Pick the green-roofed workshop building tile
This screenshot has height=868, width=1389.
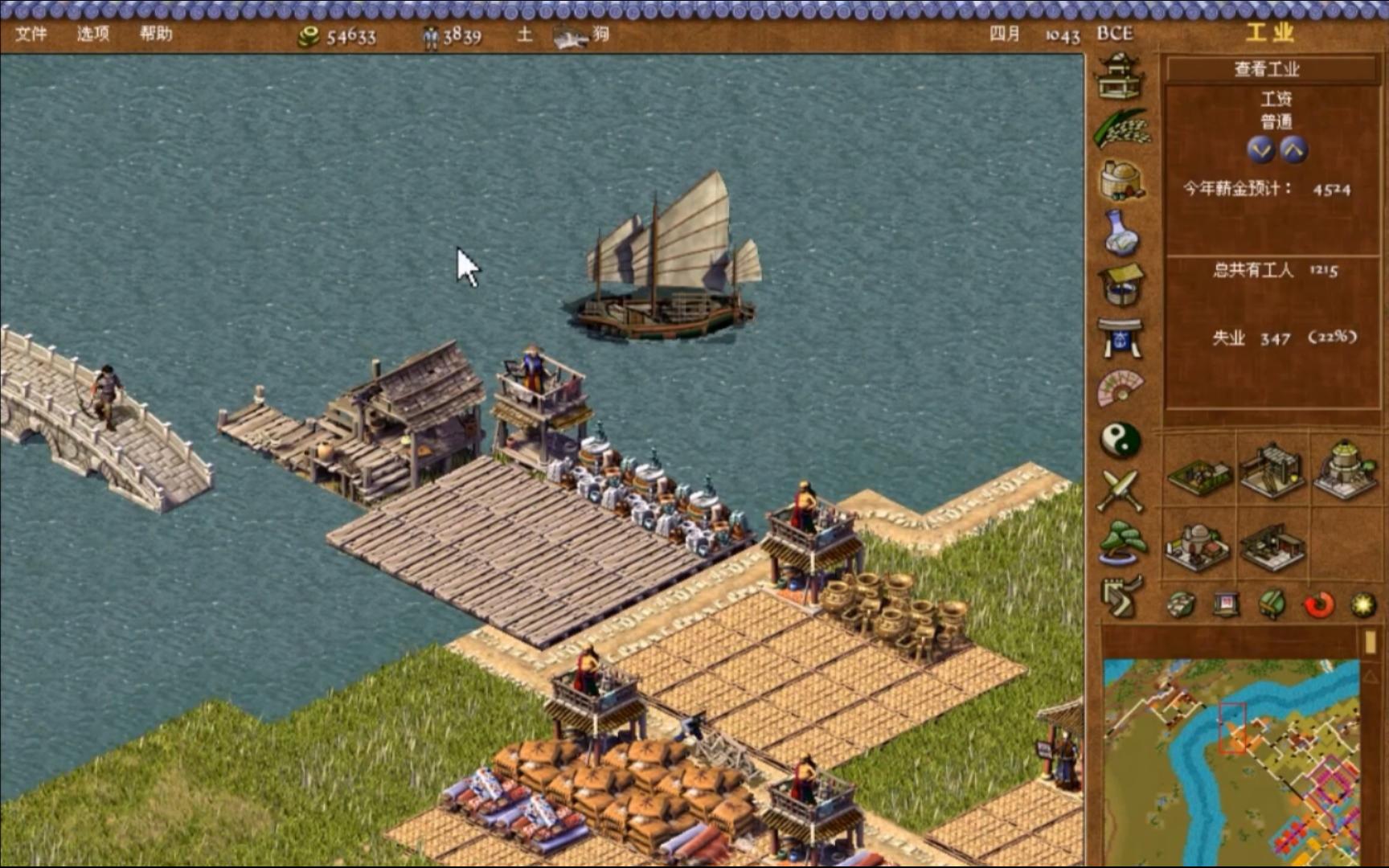pyautogui.click(x=1199, y=476)
